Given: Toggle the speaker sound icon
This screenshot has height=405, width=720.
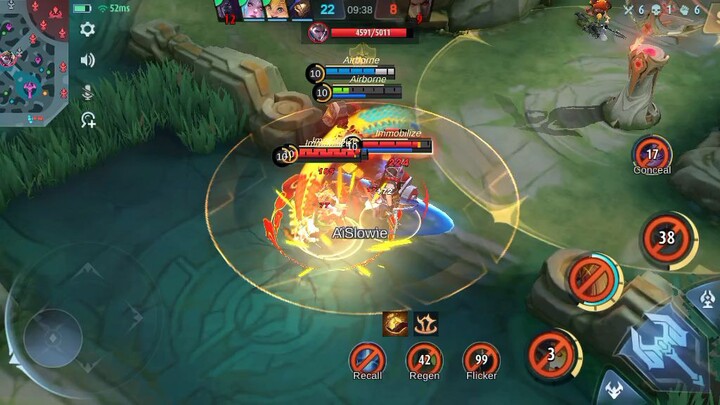Looking at the screenshot, I should (x=88, y=60).
